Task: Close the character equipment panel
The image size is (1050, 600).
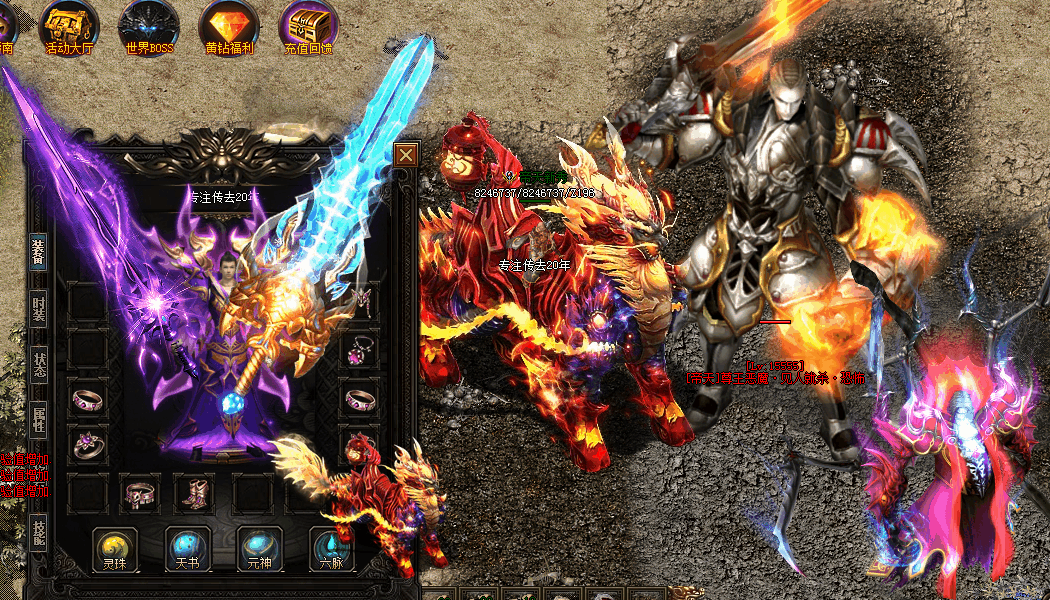Action: pos(405,155)
